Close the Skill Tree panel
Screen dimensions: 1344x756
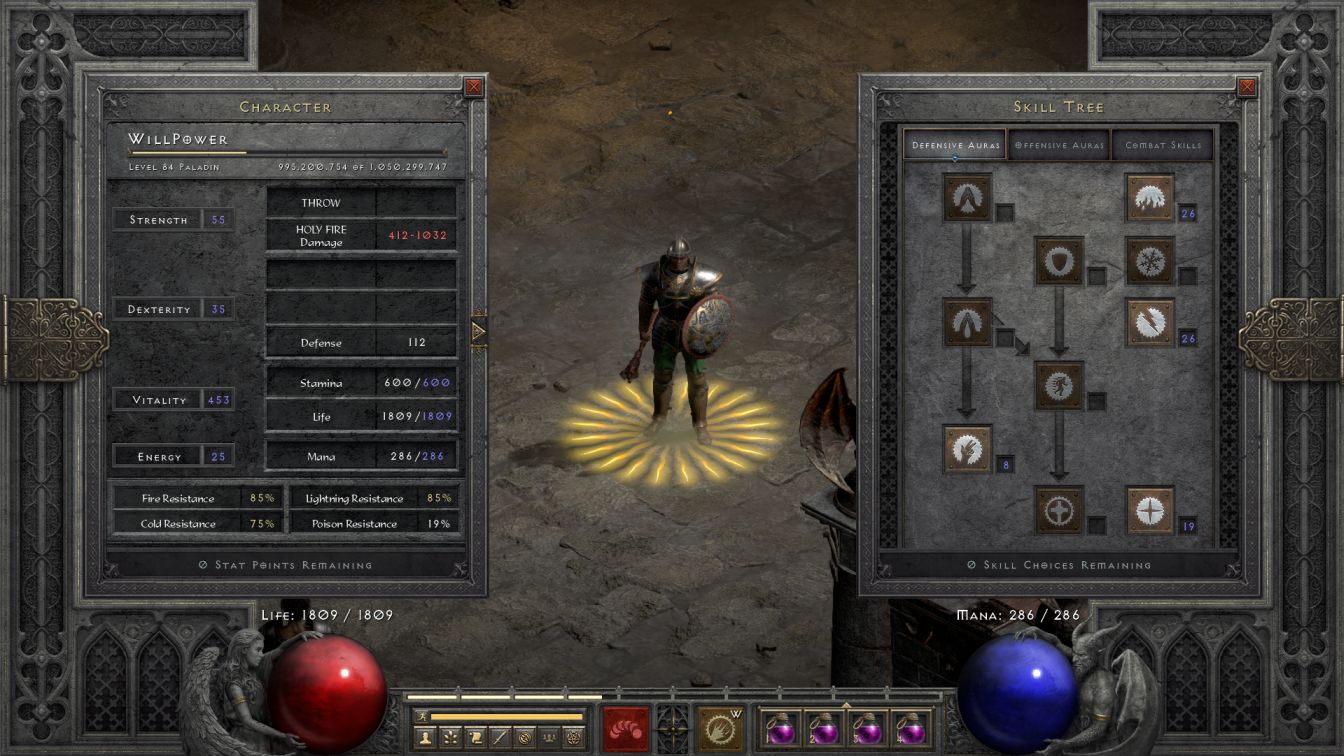tap(1246, 87)
